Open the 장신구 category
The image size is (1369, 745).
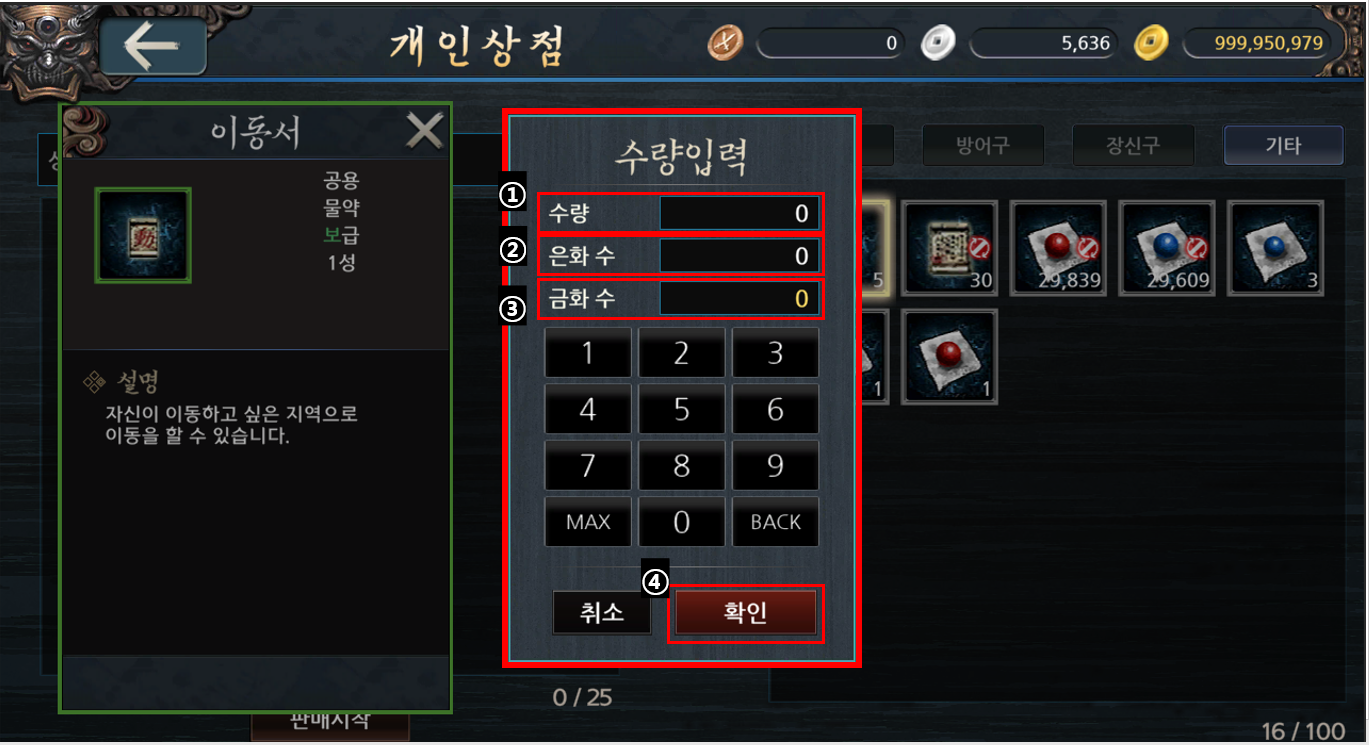[x=1133, y=145]
